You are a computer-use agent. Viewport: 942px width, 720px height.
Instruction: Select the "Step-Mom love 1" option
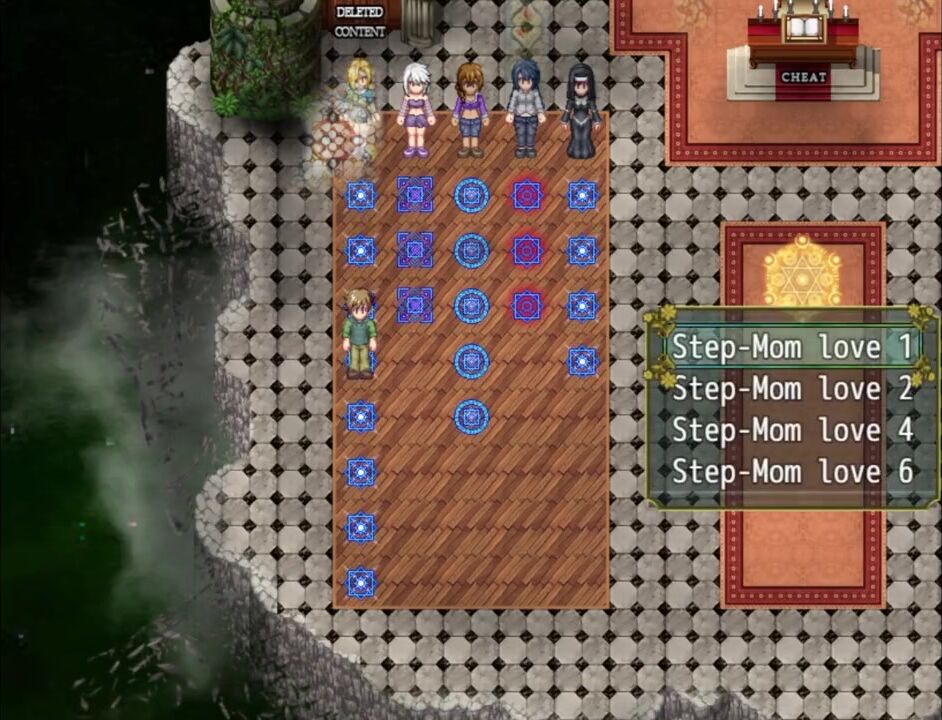pyautogui.click(x=792, y=348)
